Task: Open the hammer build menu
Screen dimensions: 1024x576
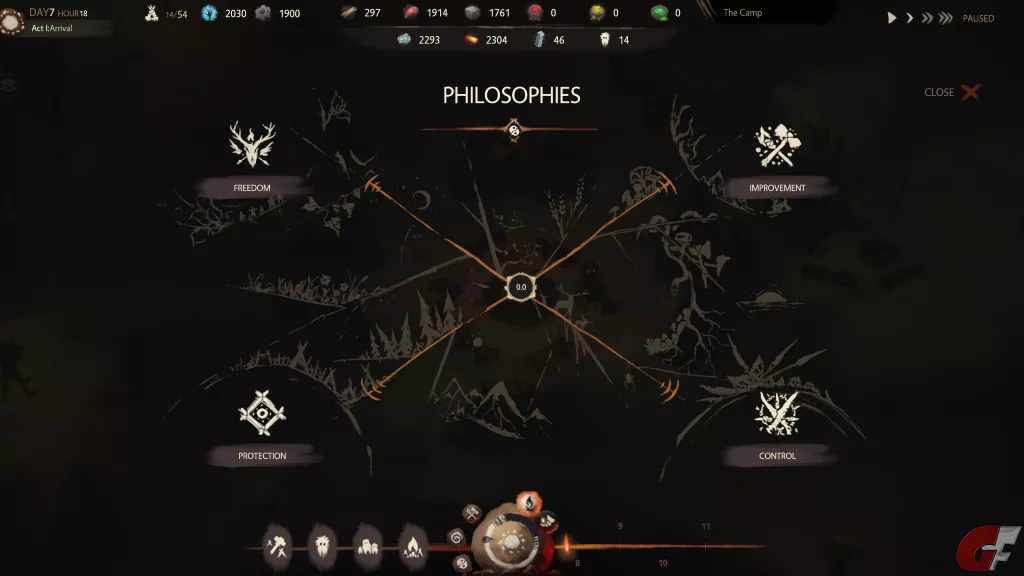Action: 277,545
